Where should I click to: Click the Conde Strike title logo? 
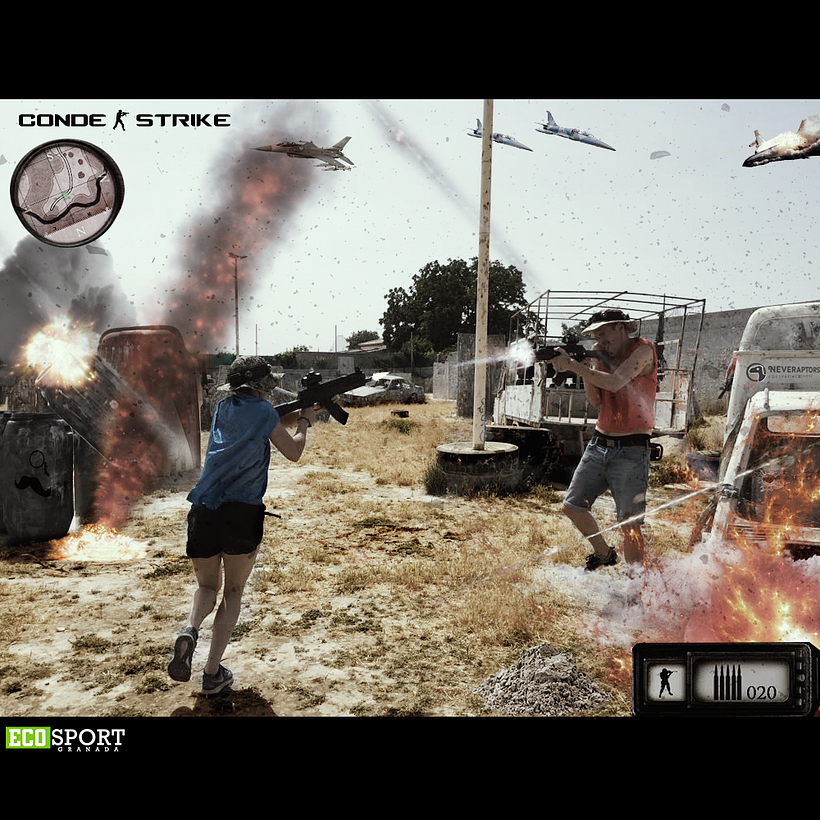pos(124,120)
